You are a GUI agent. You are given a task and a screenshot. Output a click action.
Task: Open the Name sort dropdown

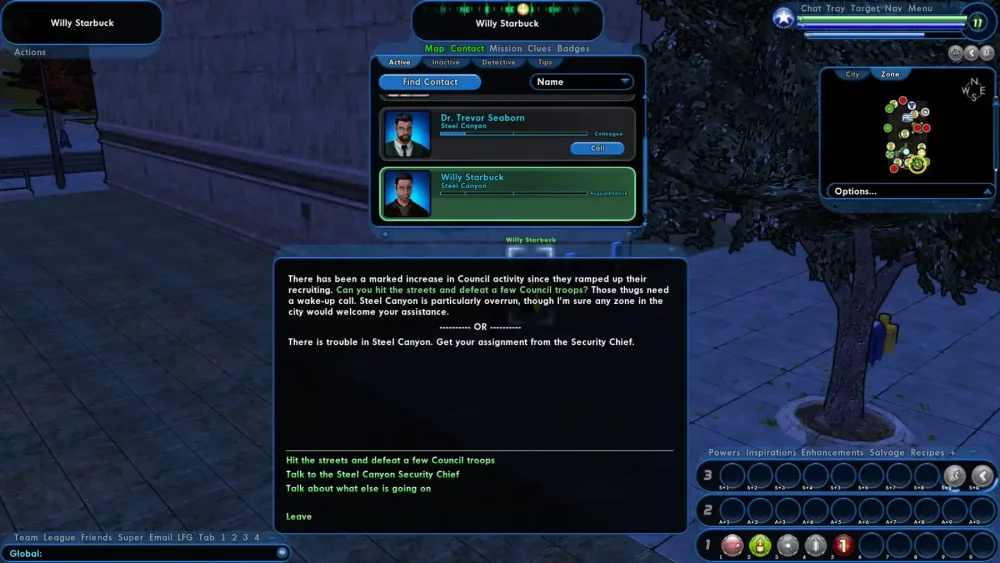[x=583, y=82]
